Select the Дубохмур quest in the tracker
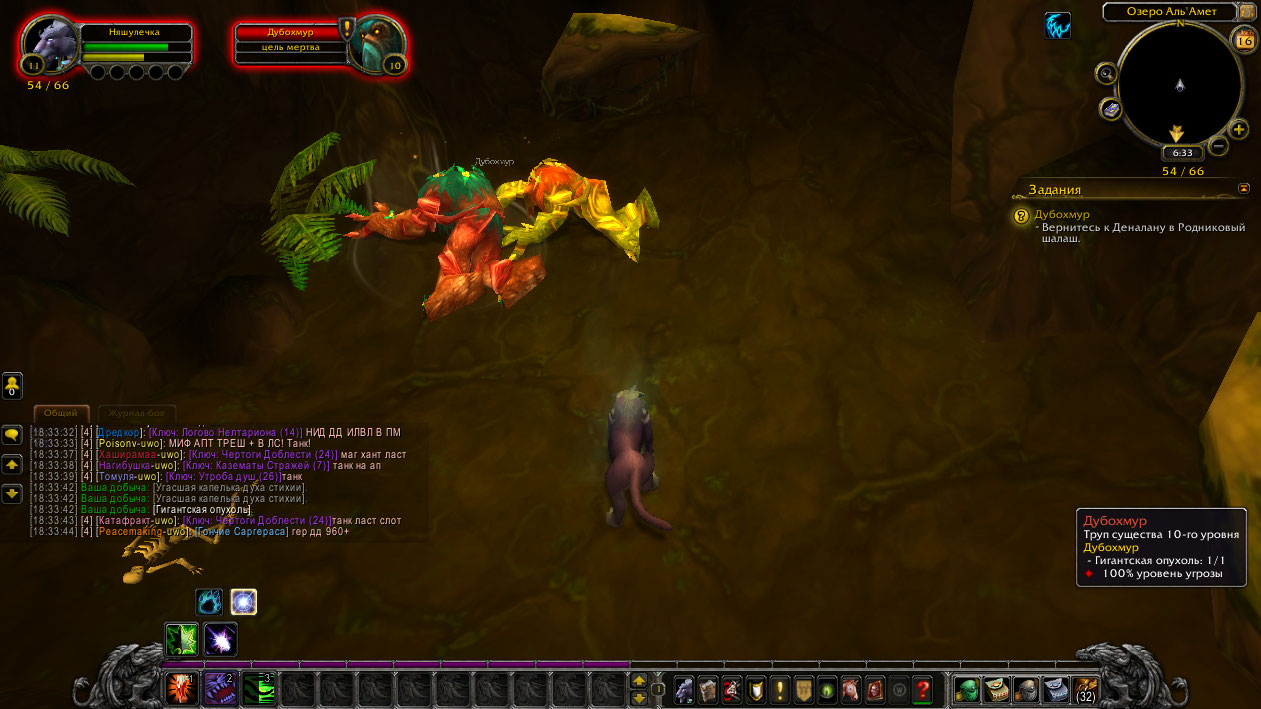The image size is (1261, 709). (x=1061, y=214)
